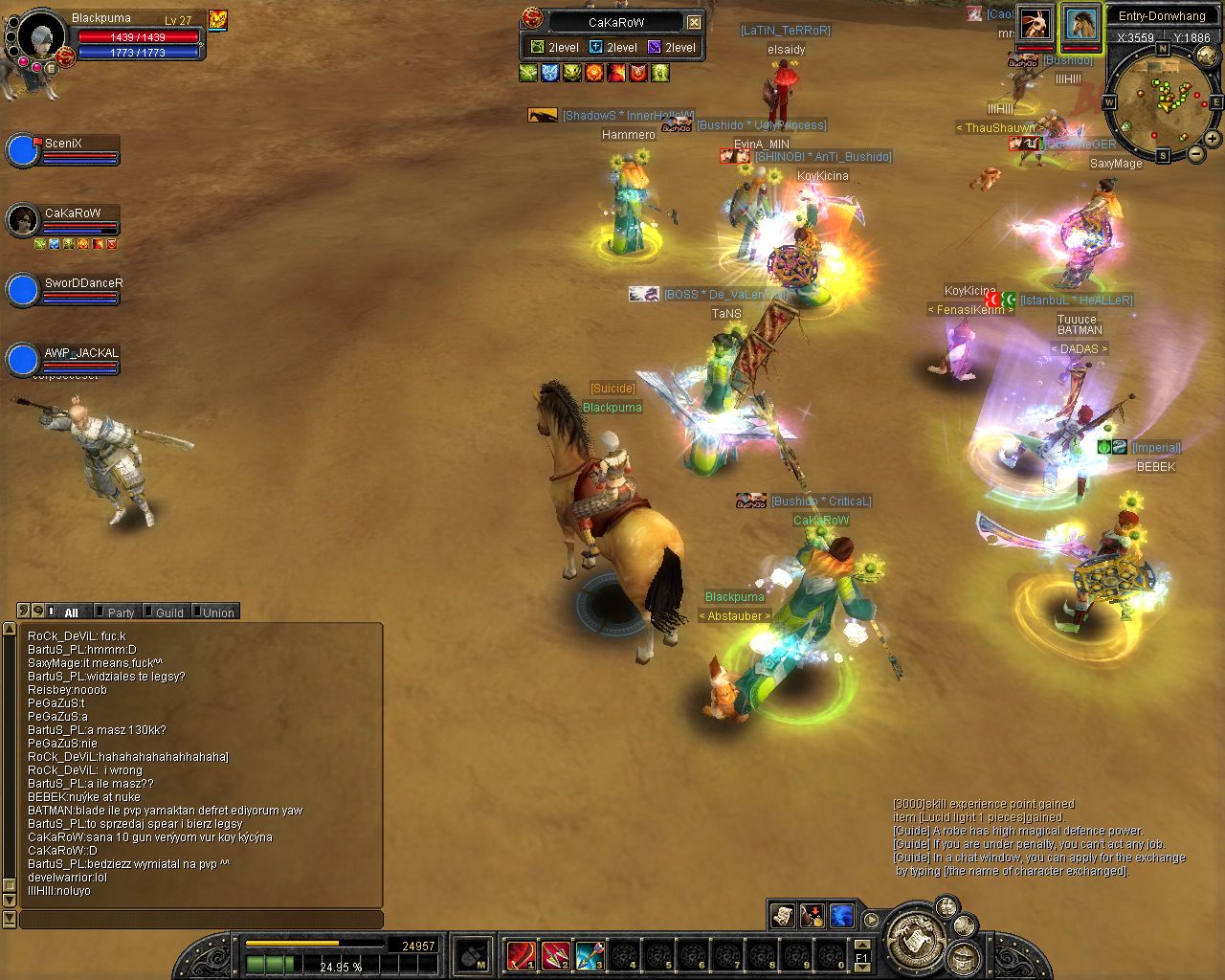Open the scroll icon above the hotbar
Screen dimensions: 1225x980
(x=782, y=916)
